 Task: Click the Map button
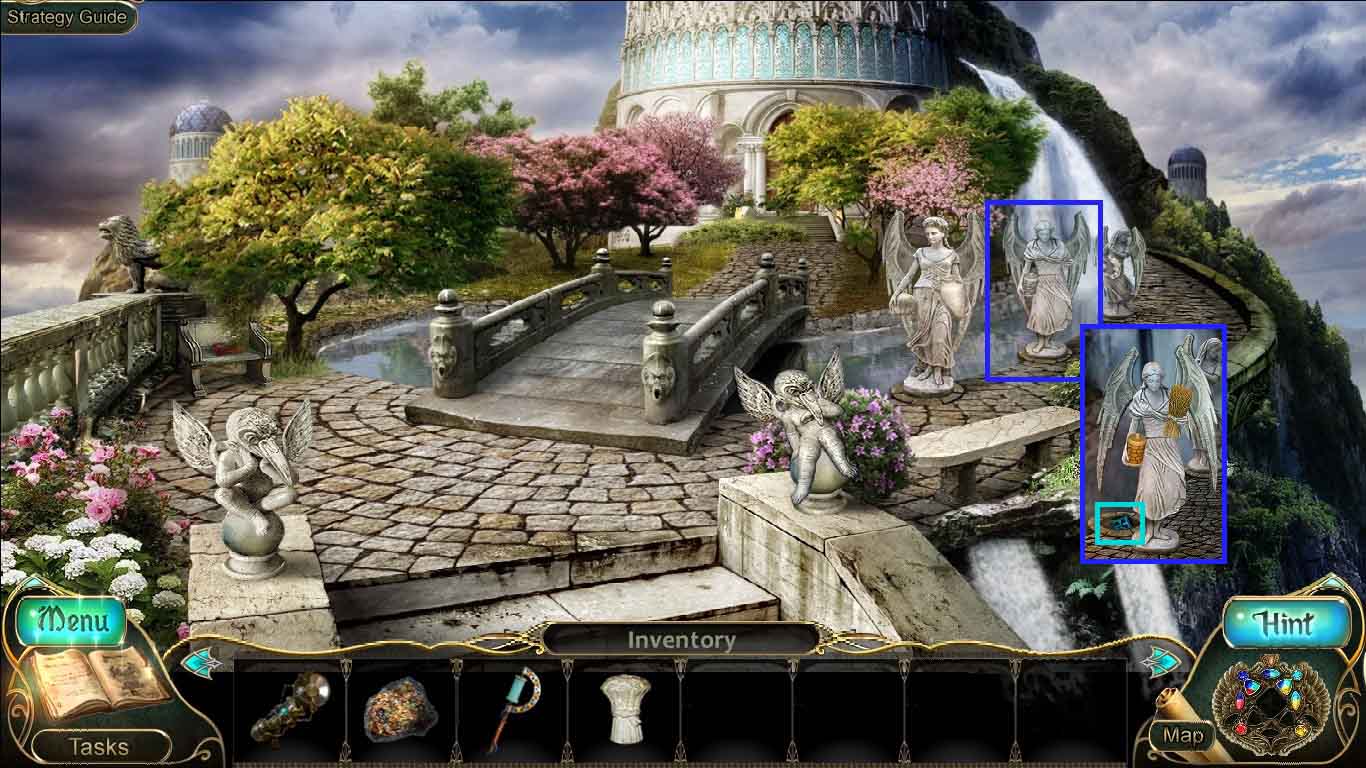click(1185, 735)
